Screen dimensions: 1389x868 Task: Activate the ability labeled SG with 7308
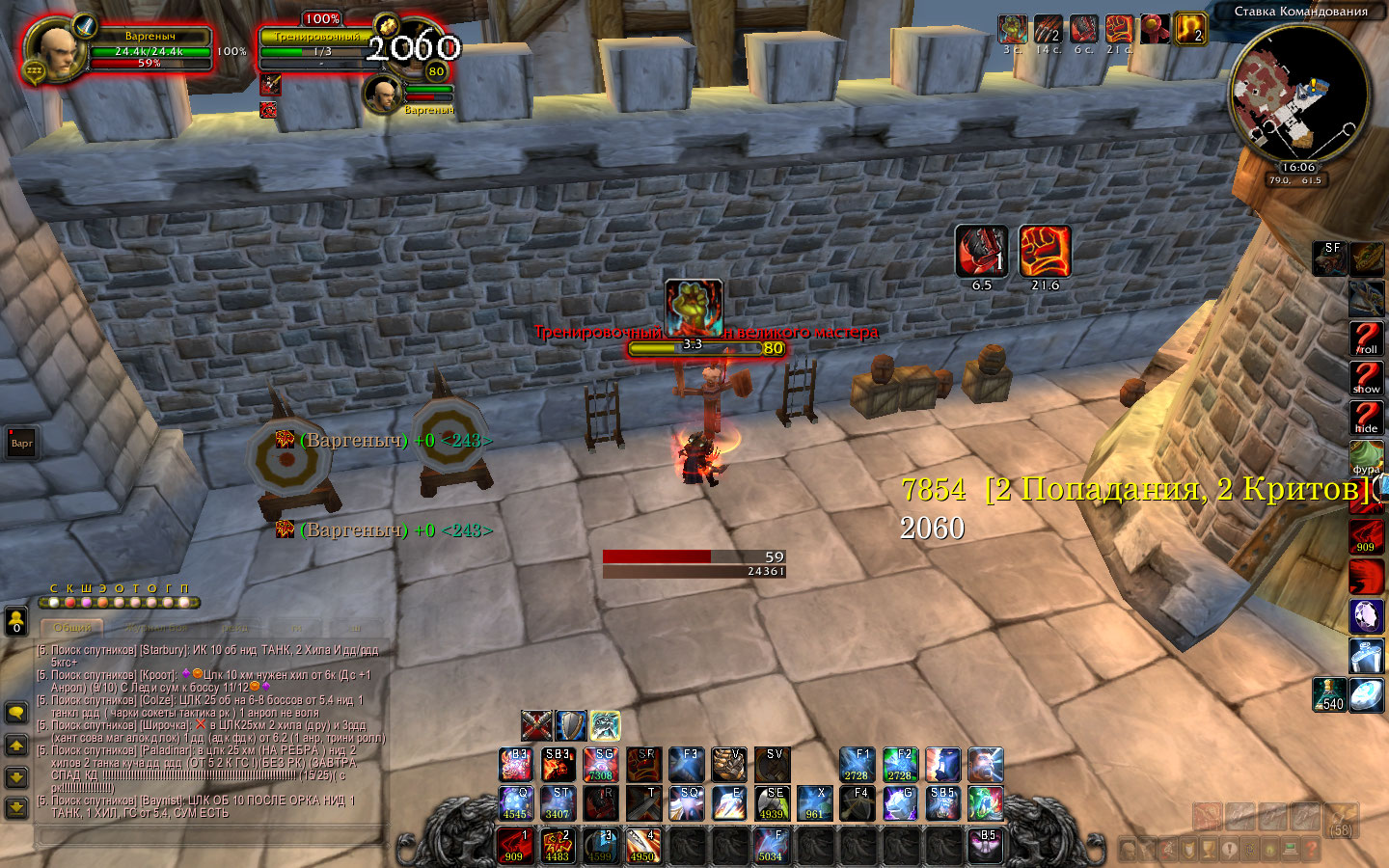click(600, 764)
